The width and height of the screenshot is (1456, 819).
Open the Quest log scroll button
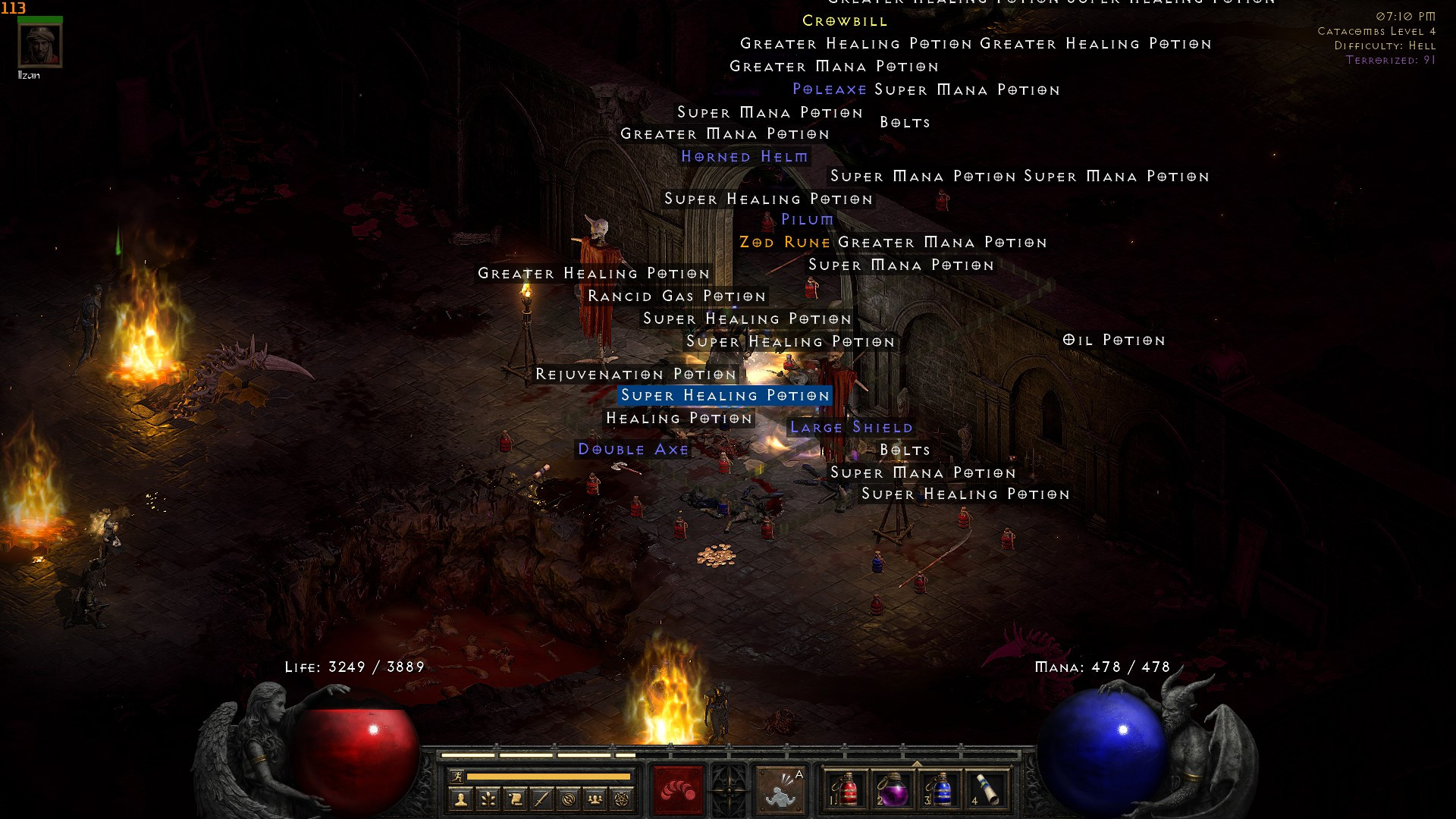(515, 799)
